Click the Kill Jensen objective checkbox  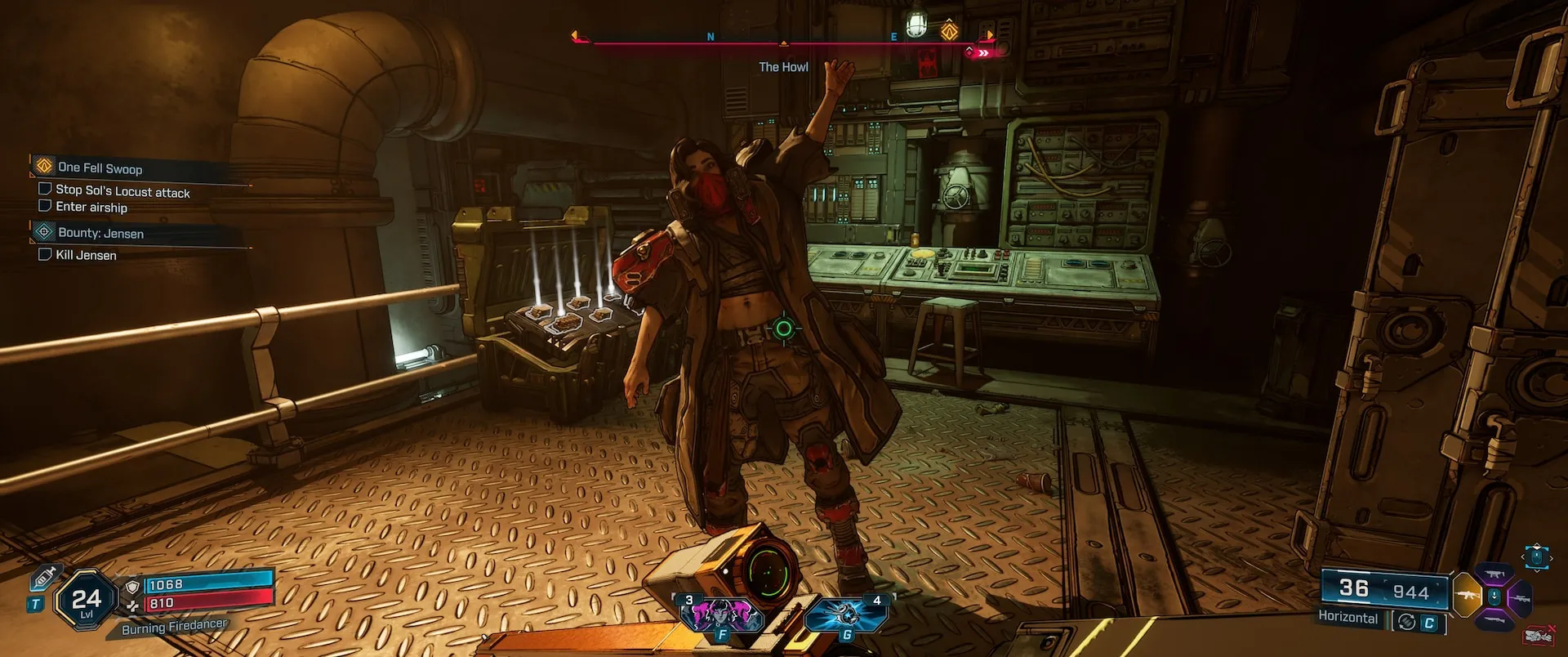click(x=45, y=254)
